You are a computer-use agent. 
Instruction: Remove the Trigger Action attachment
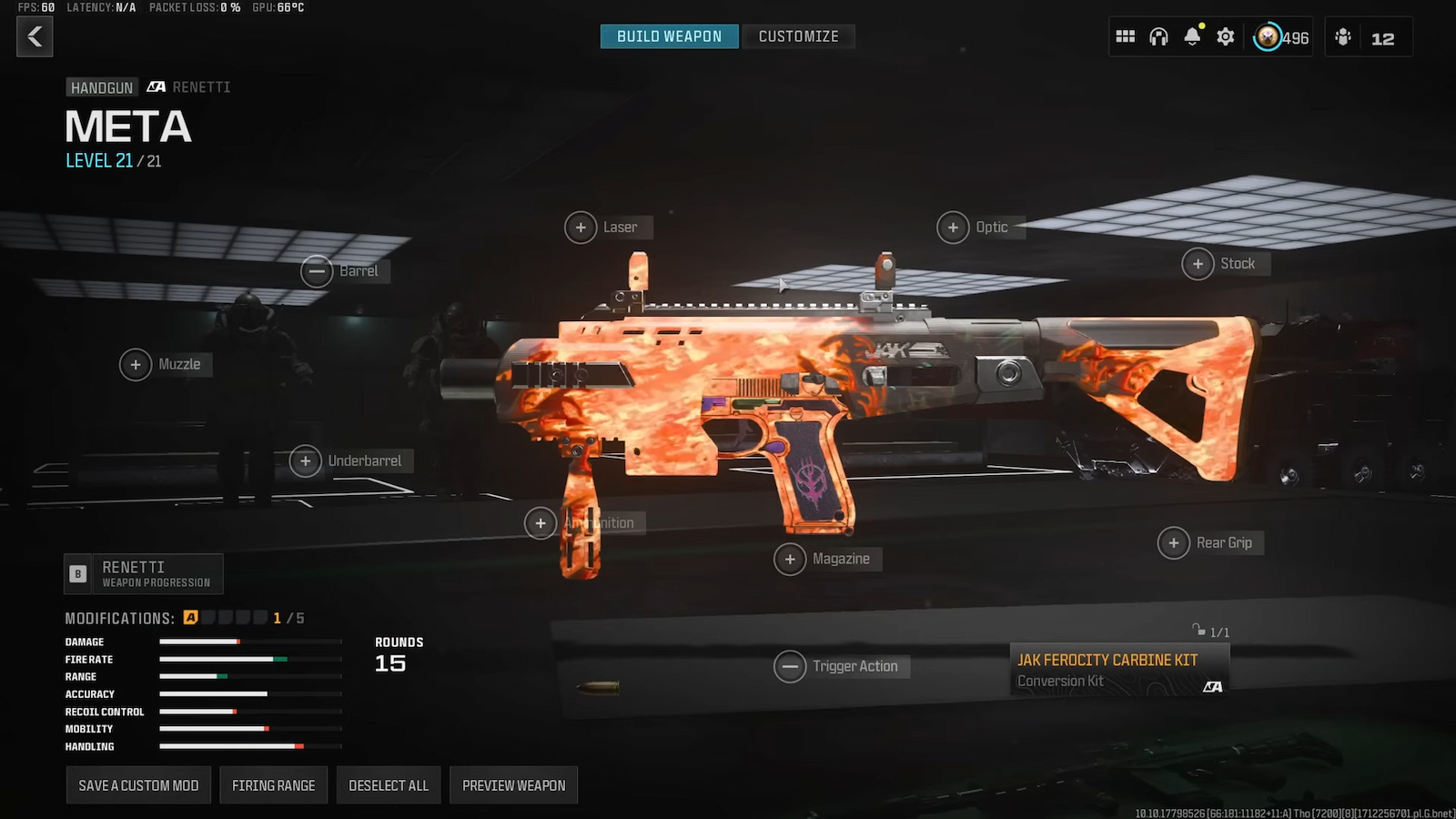(791, 666)
